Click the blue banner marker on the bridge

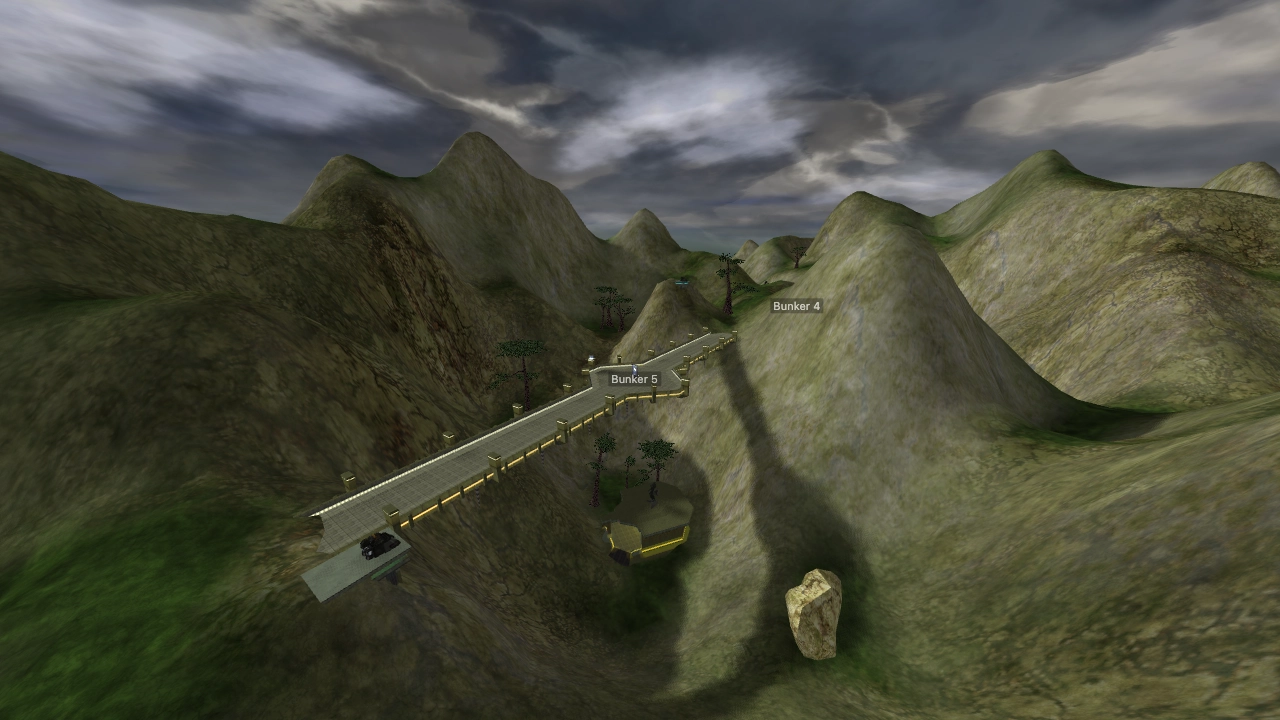(x=633, y=368)
